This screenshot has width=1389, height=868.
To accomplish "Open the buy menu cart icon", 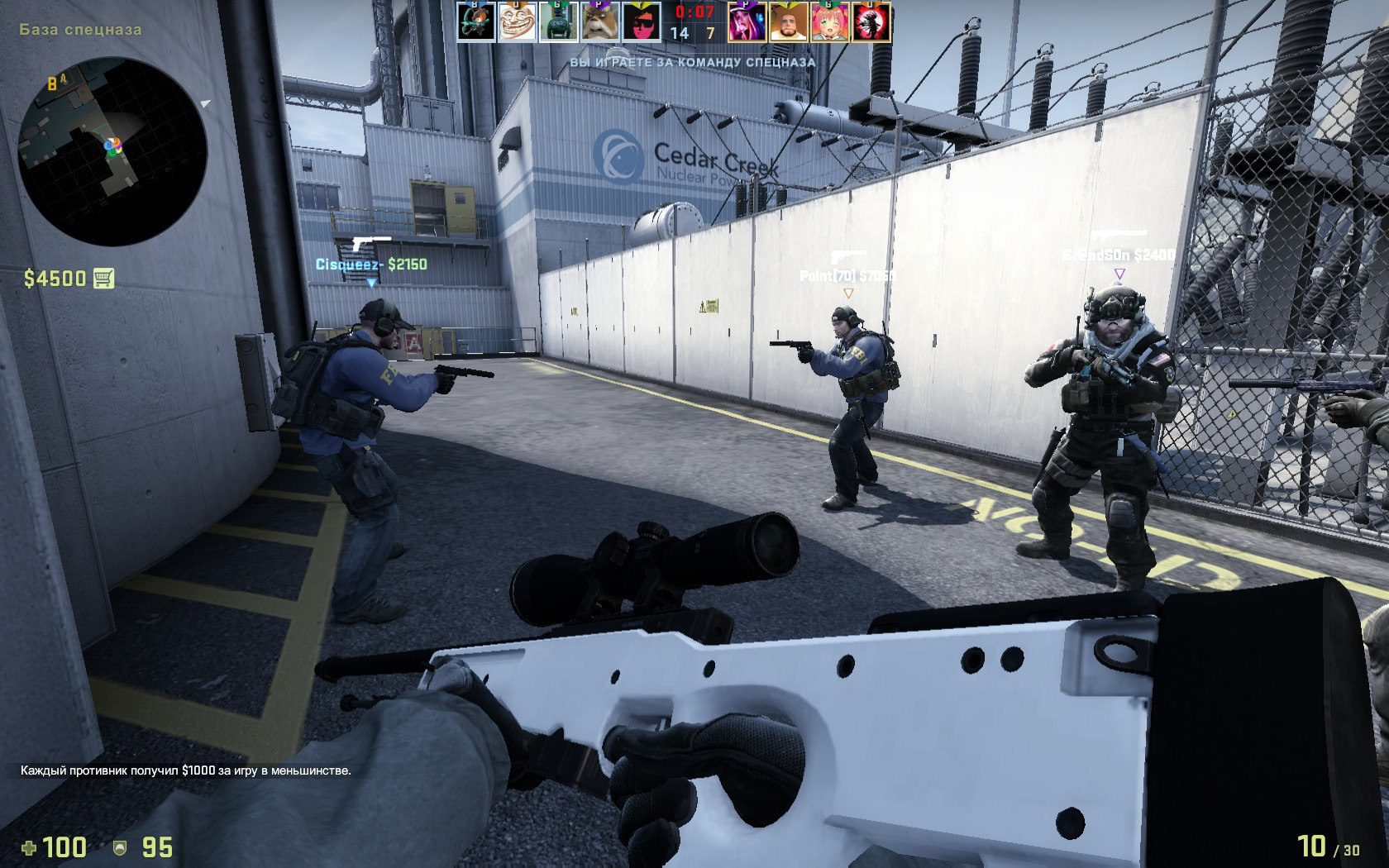I will pyautogui.click(x=103, y=279).
